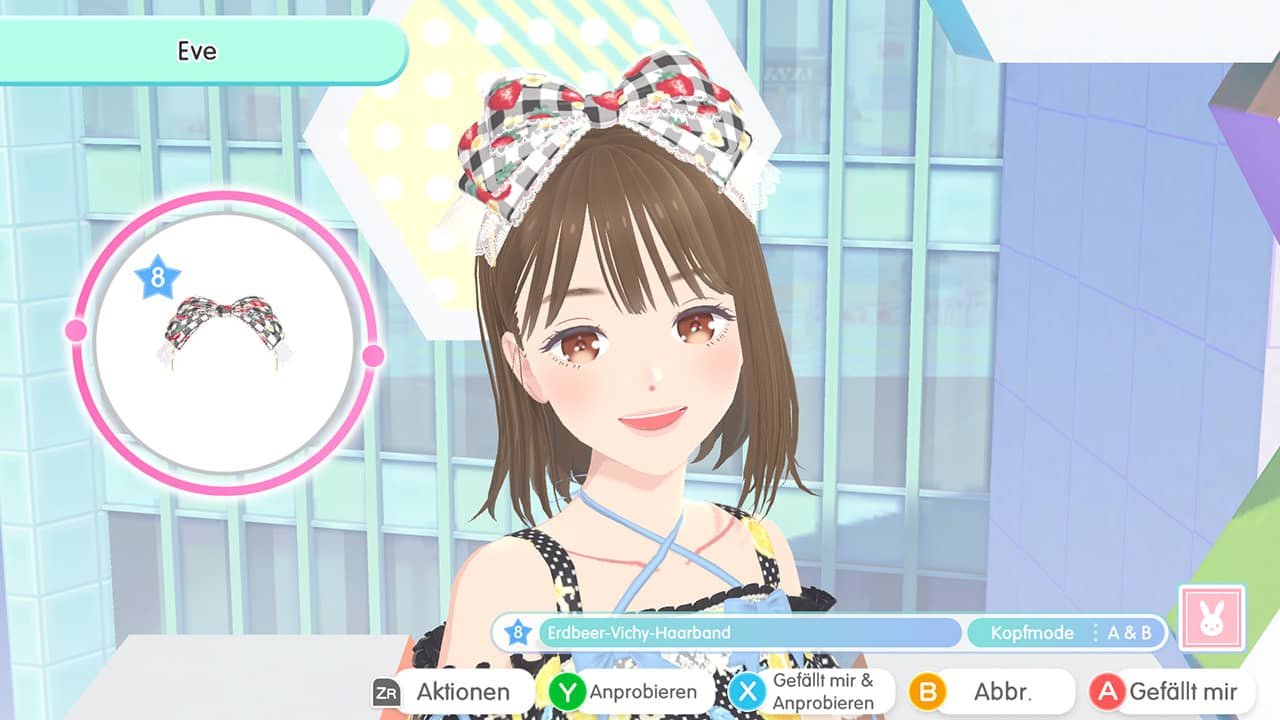
Task: Cancel with "Abbr."
Action: click(1005, 691)
